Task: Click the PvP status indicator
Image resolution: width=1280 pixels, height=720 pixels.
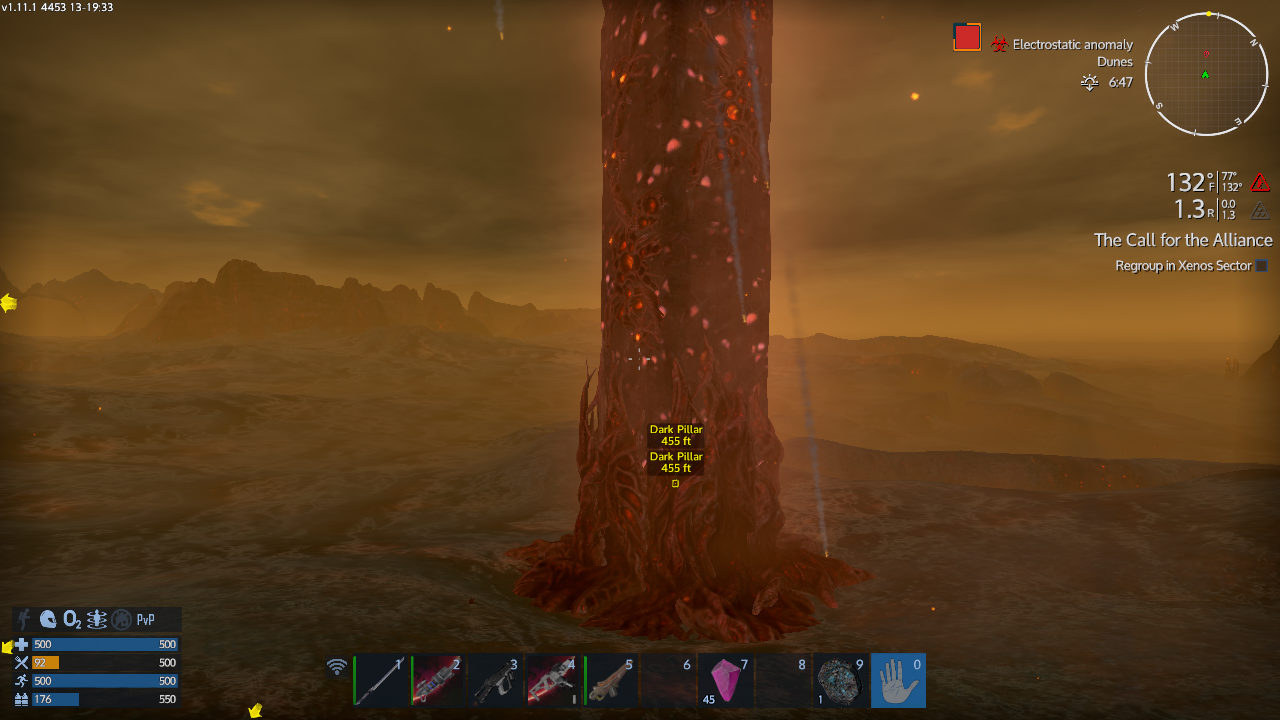Action: click(x=146, y=619)
